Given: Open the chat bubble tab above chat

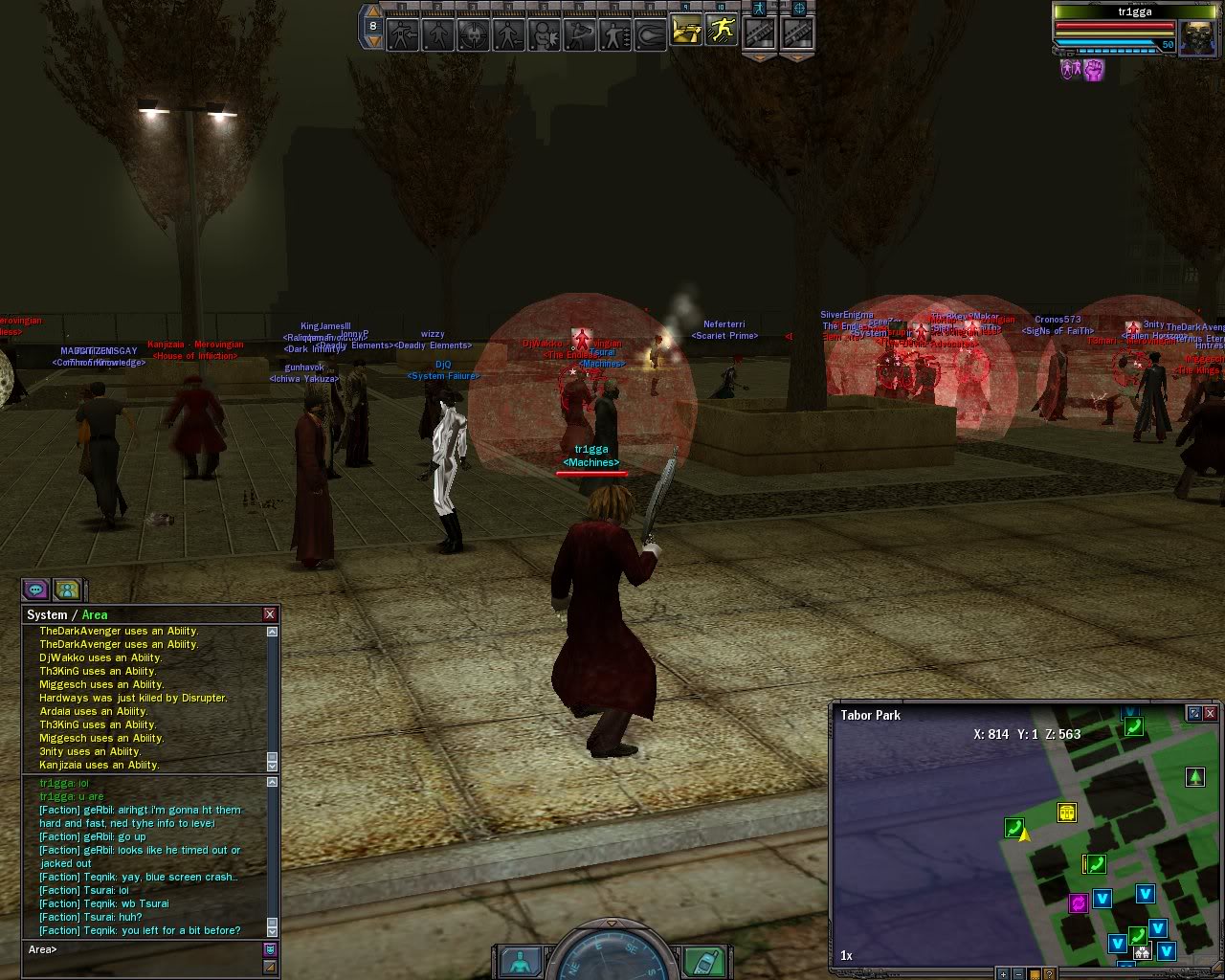Looking at the screenshot, I should pyautogui.click(x=36, y=590).
